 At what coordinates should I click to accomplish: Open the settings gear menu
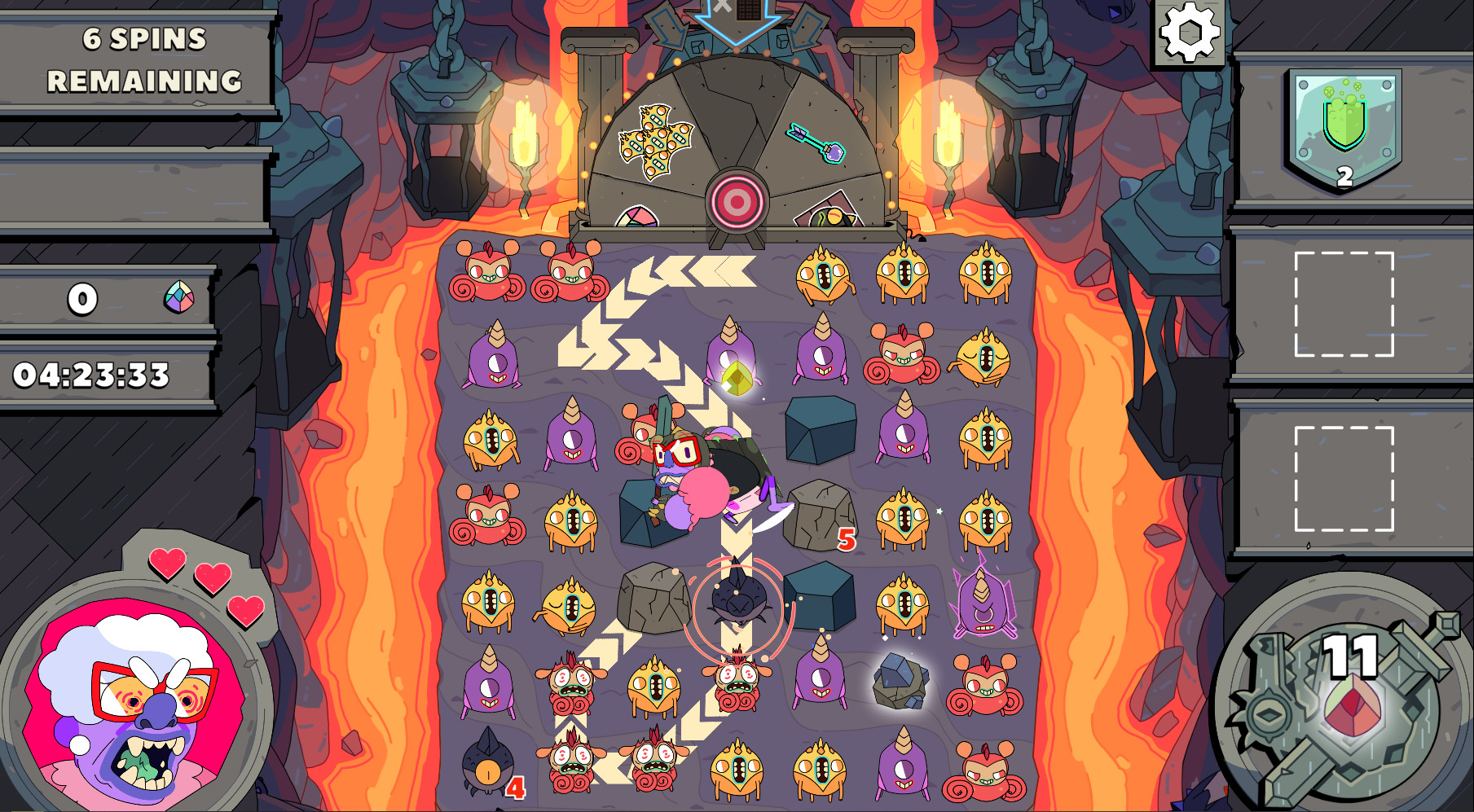(x=1188, y=34)
